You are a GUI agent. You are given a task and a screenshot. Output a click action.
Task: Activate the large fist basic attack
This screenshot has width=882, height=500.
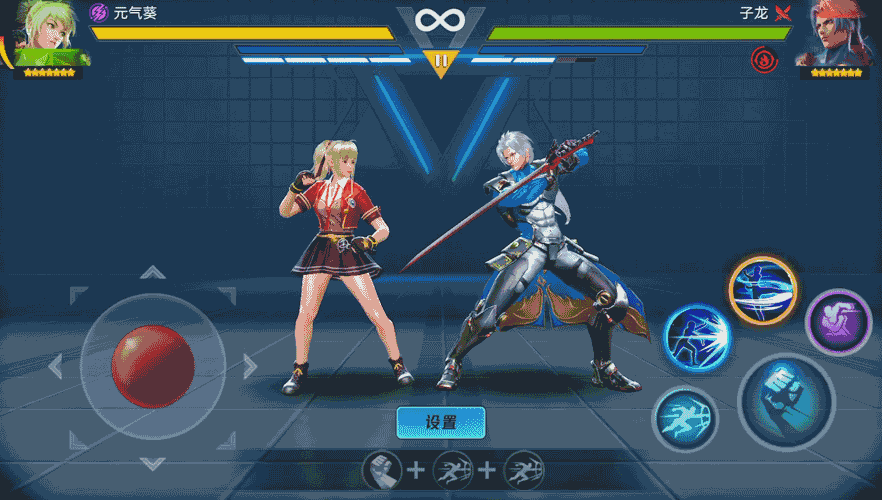[x=786, y=401]
